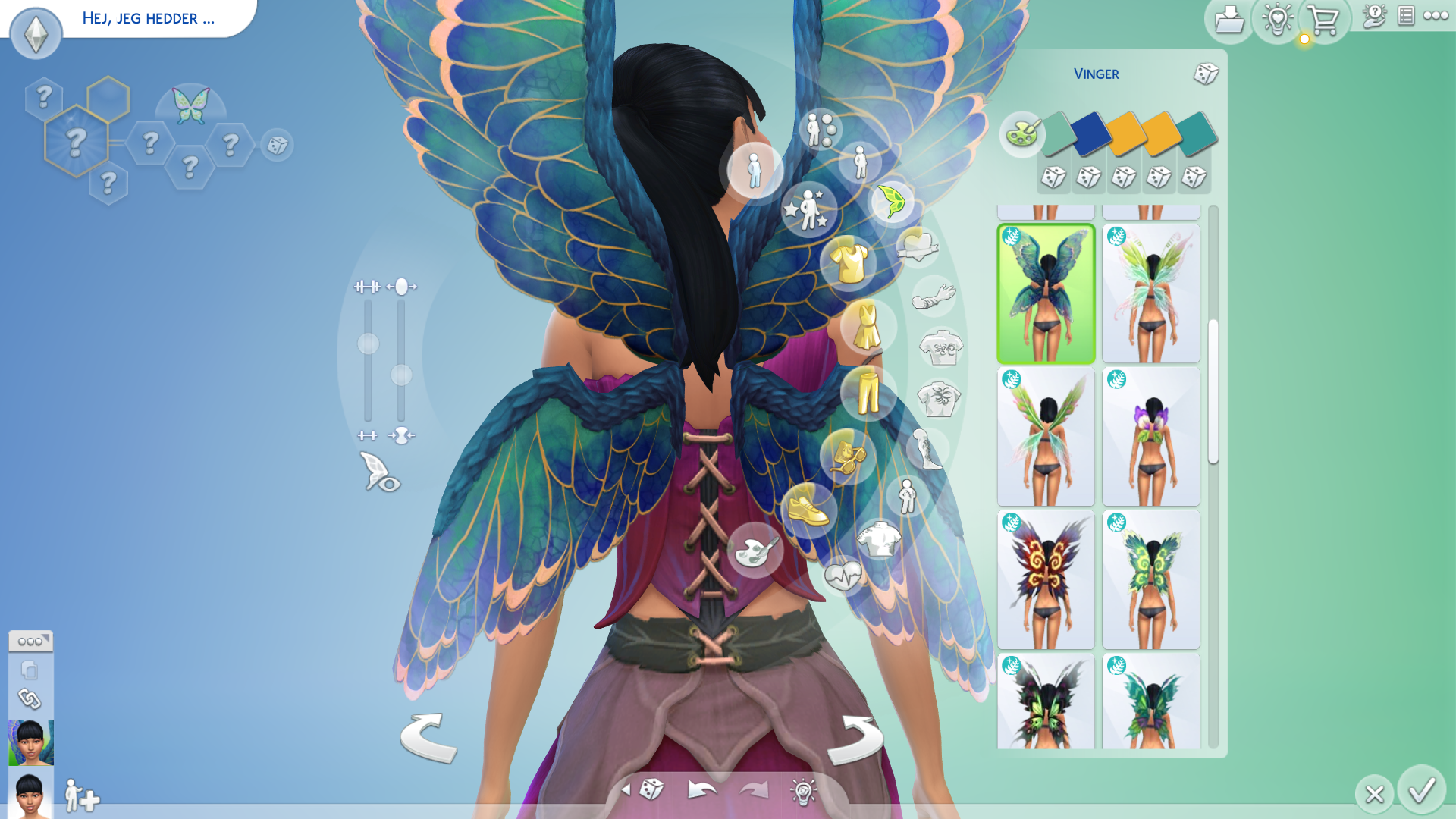
Task: Randomize wings with the Vinger dice
Action: (x=1206, y=74)
